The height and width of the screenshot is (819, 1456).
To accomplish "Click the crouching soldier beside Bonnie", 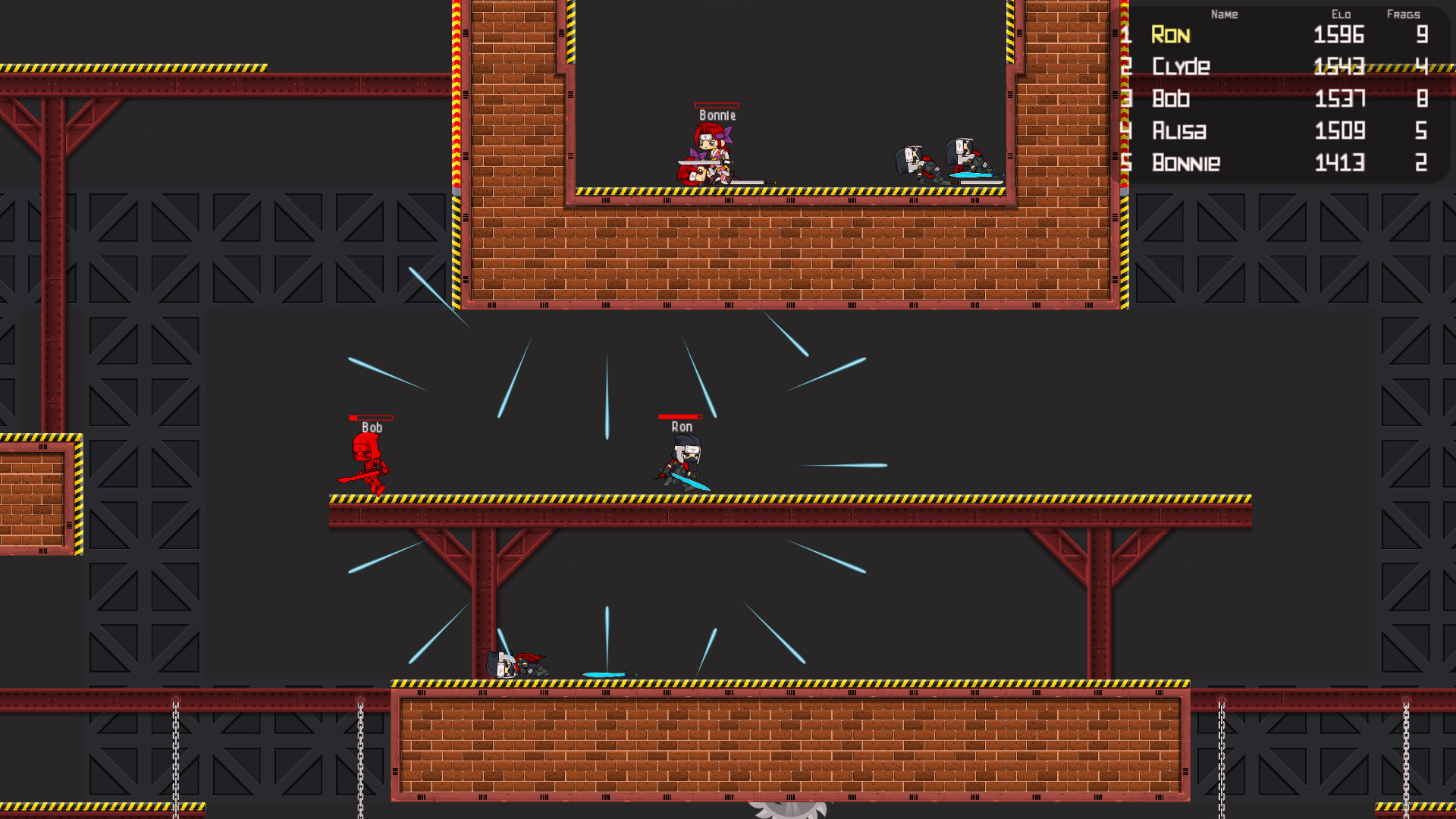I will (918, 159).
